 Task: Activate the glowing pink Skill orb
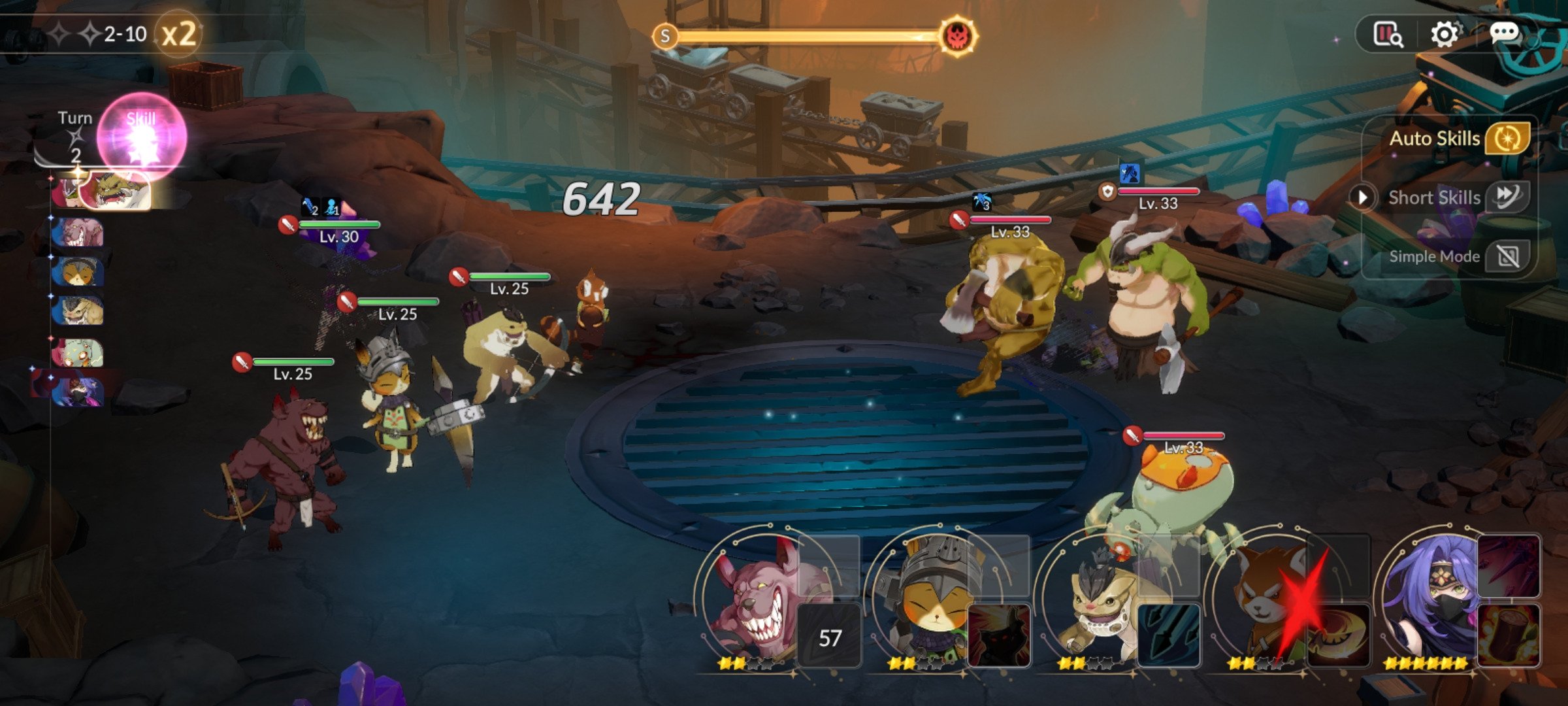[142, 137]
